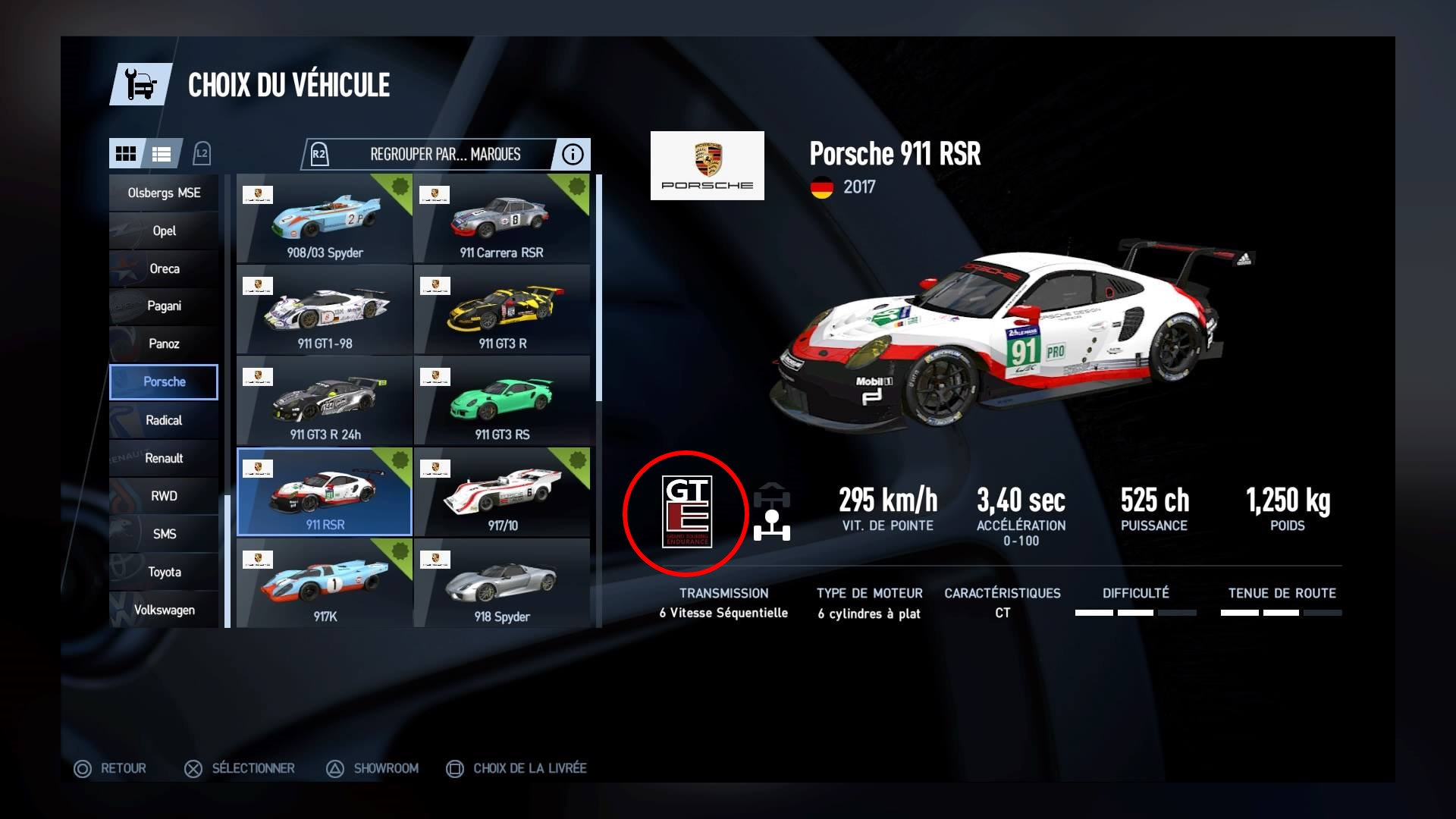The height and width of the screenshot is (819, 1456).
Task: Select the 911 RSR car tile
Action: coord(325,492)
